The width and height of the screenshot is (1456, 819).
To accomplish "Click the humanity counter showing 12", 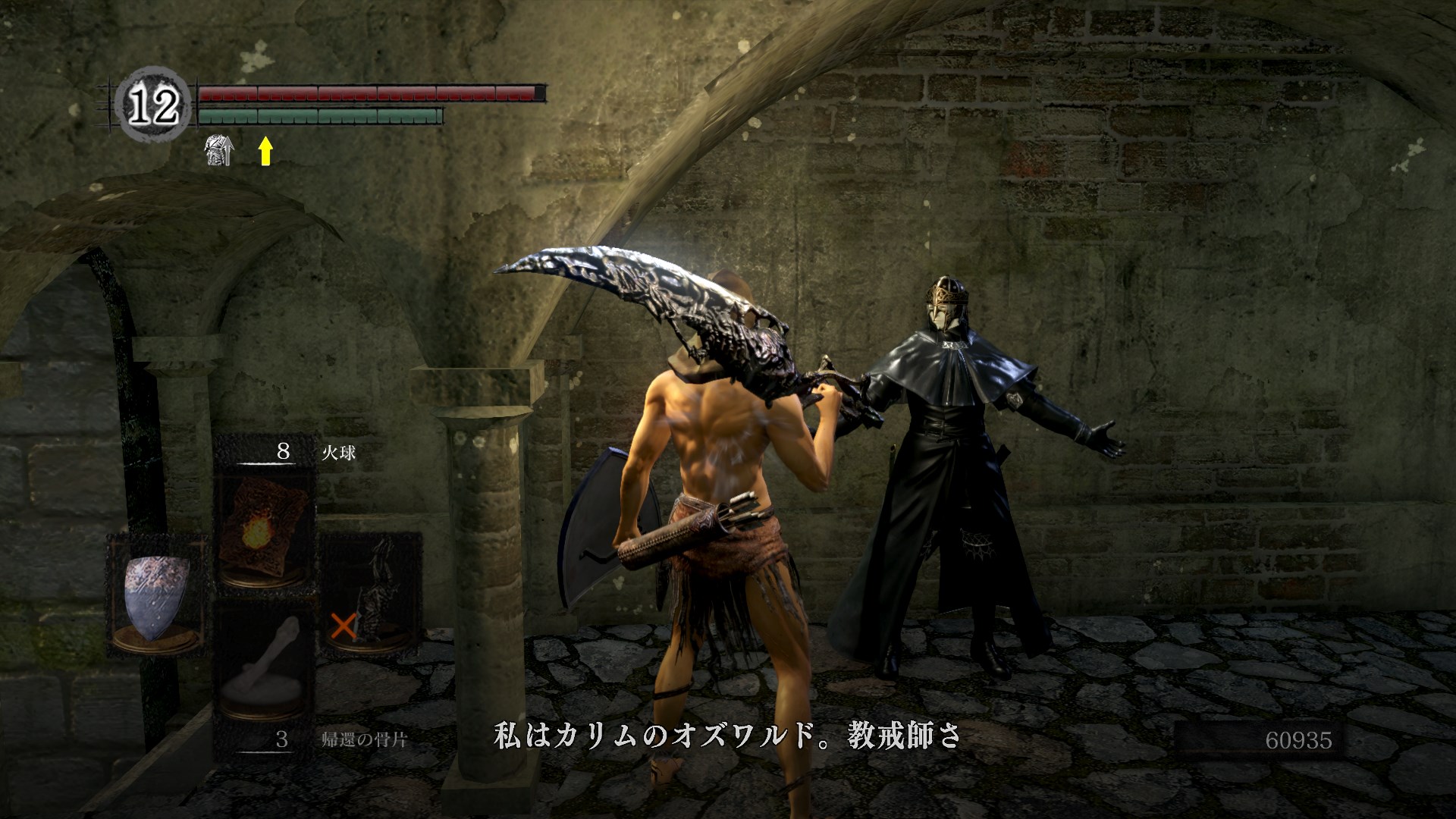I will coord(154,105).
